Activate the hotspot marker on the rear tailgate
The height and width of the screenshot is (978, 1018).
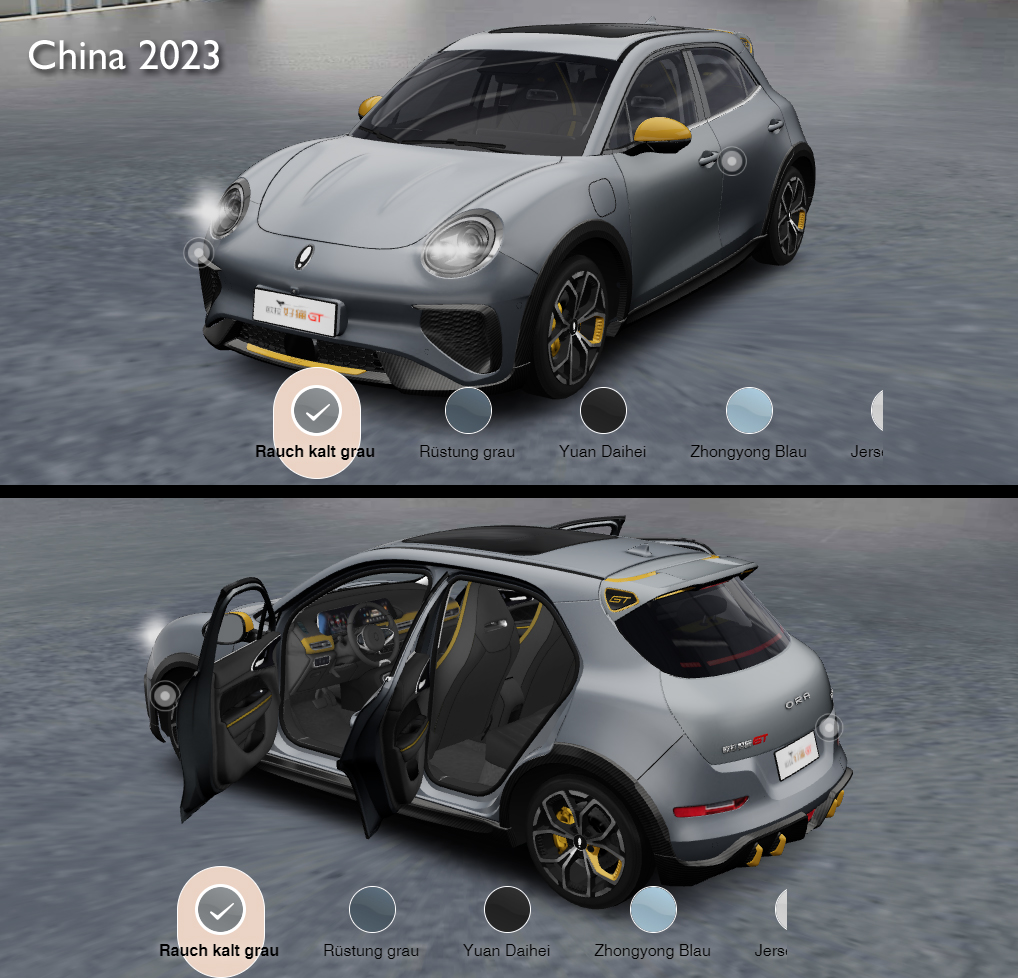point(828,727)
